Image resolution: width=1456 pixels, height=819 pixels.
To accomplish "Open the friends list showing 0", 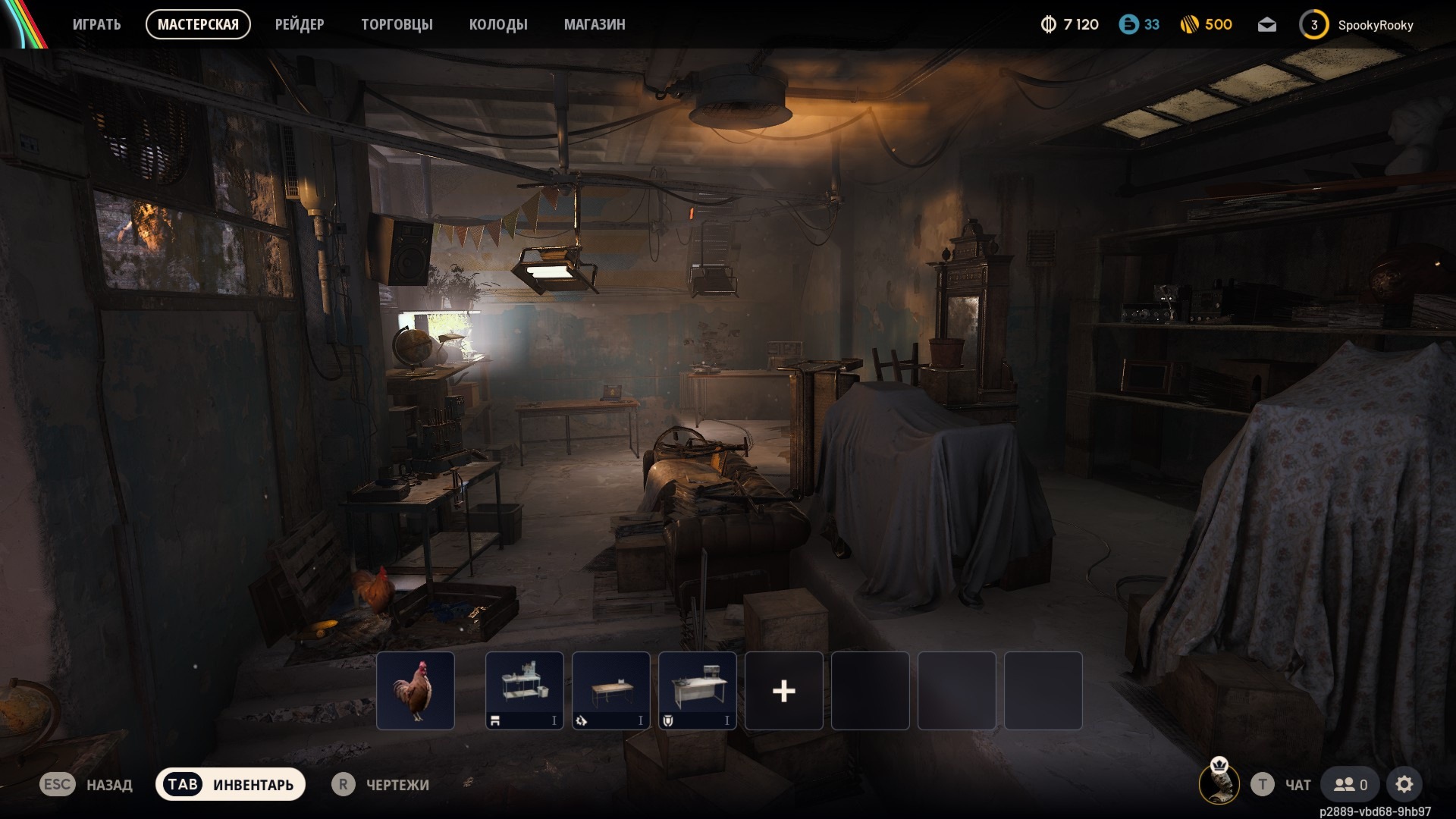I will (x=1351, y=785).
